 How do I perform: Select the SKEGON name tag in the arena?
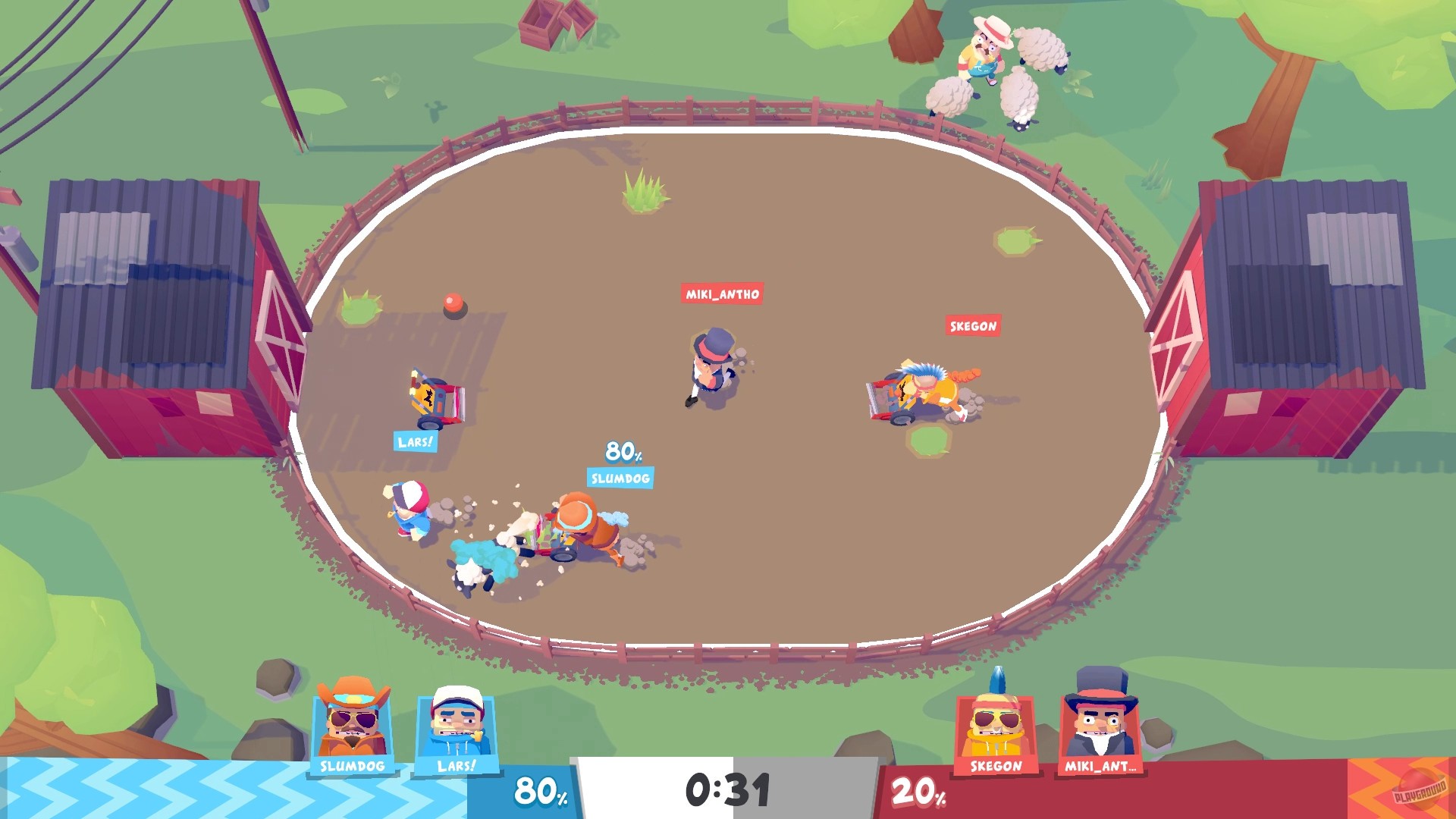coord(973,325)
